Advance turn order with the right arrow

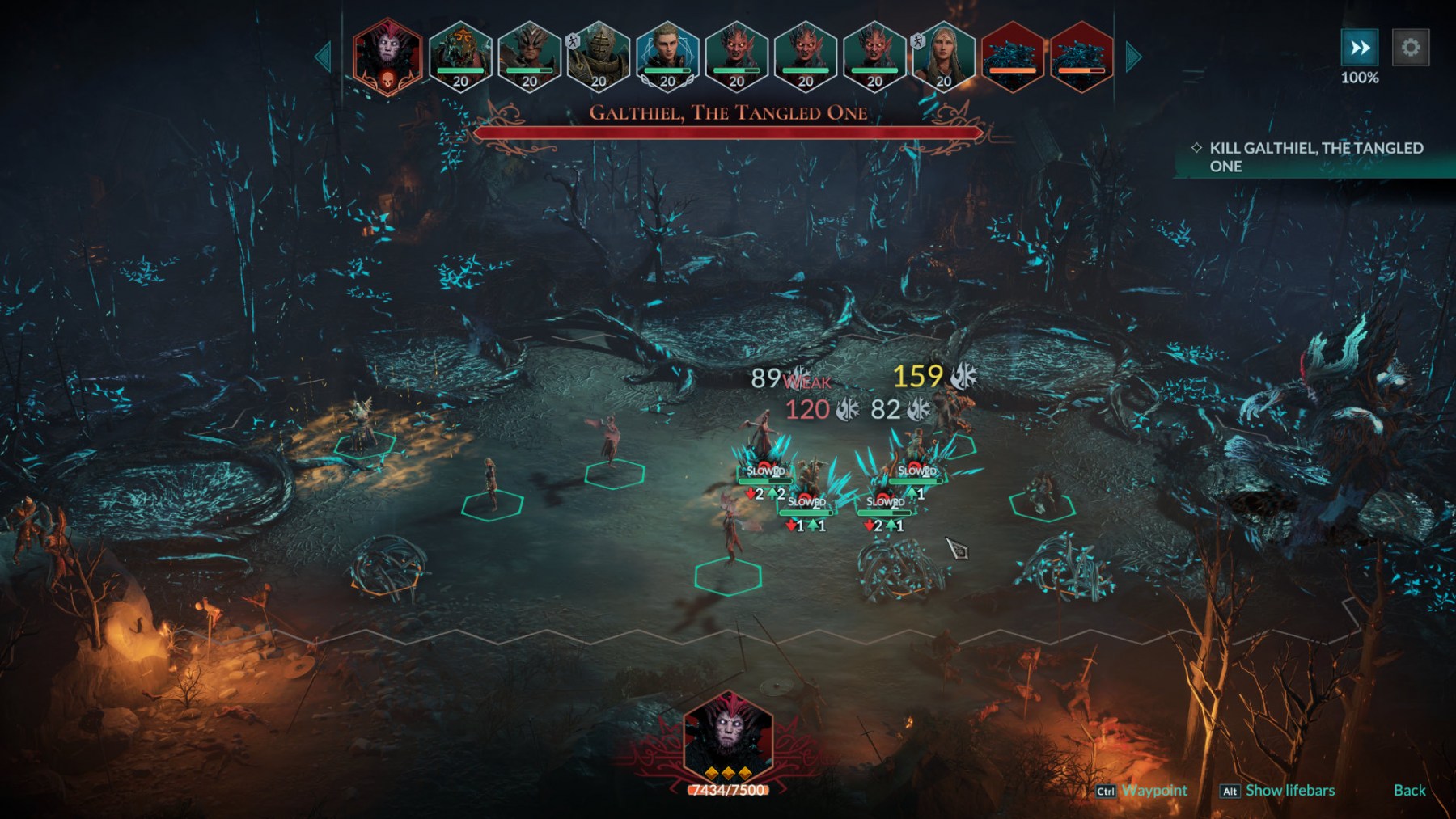[1134, 57]
